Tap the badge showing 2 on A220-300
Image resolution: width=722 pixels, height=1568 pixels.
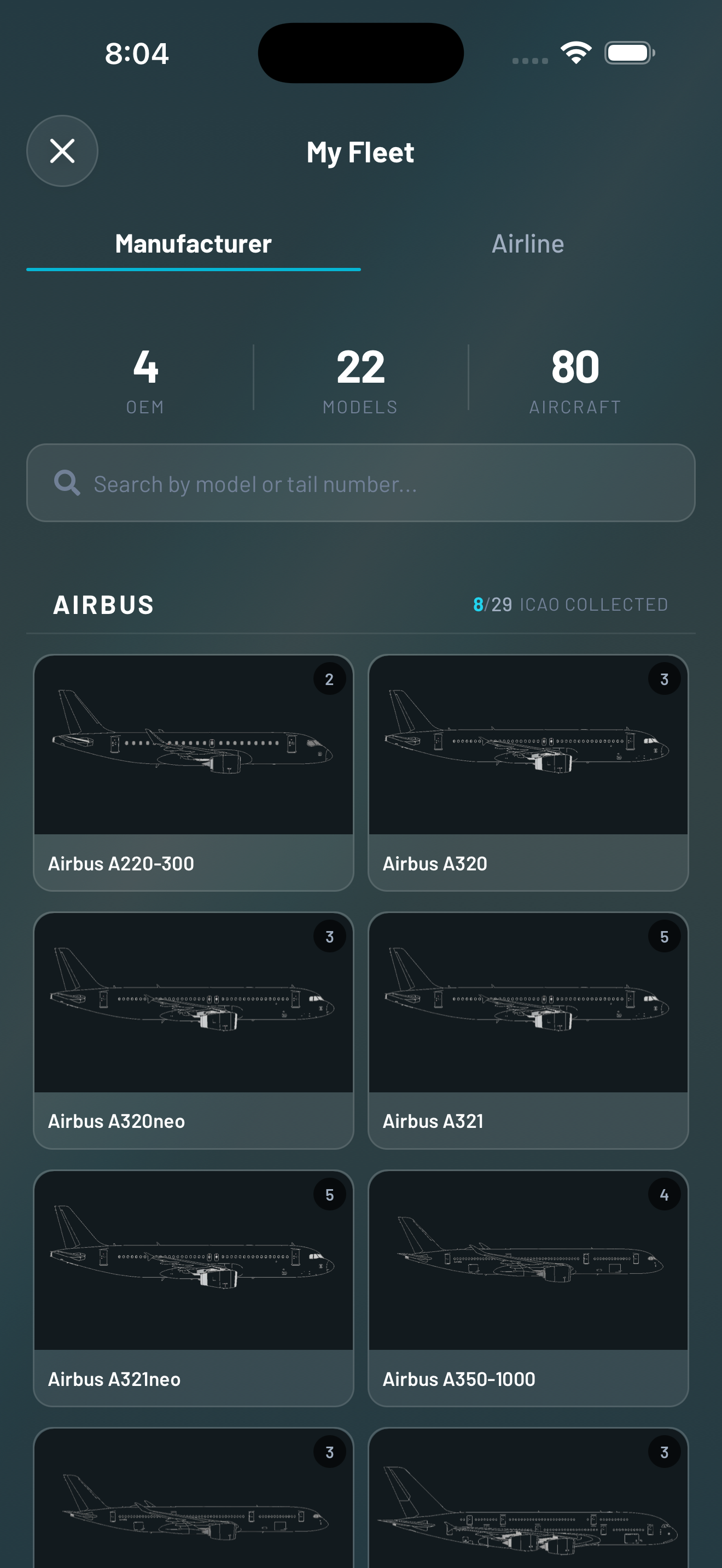(329, 678)
